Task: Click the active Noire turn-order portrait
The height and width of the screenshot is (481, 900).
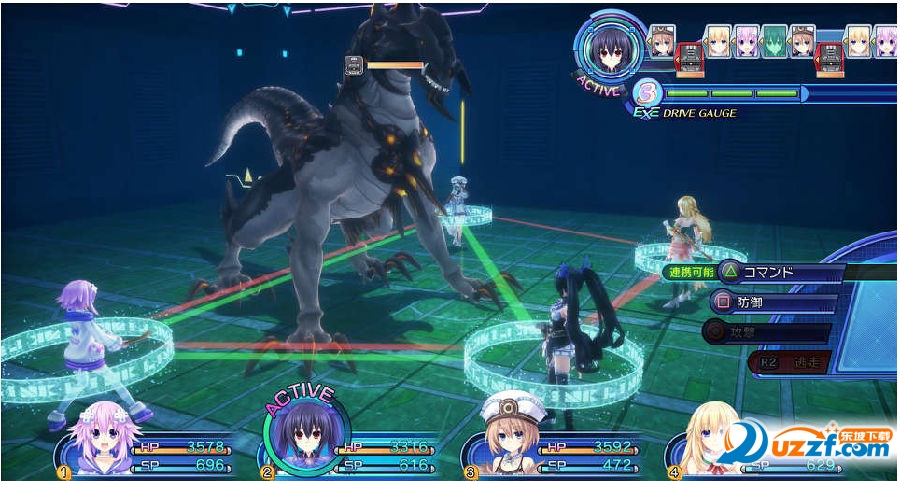Action: click(610, 46)
